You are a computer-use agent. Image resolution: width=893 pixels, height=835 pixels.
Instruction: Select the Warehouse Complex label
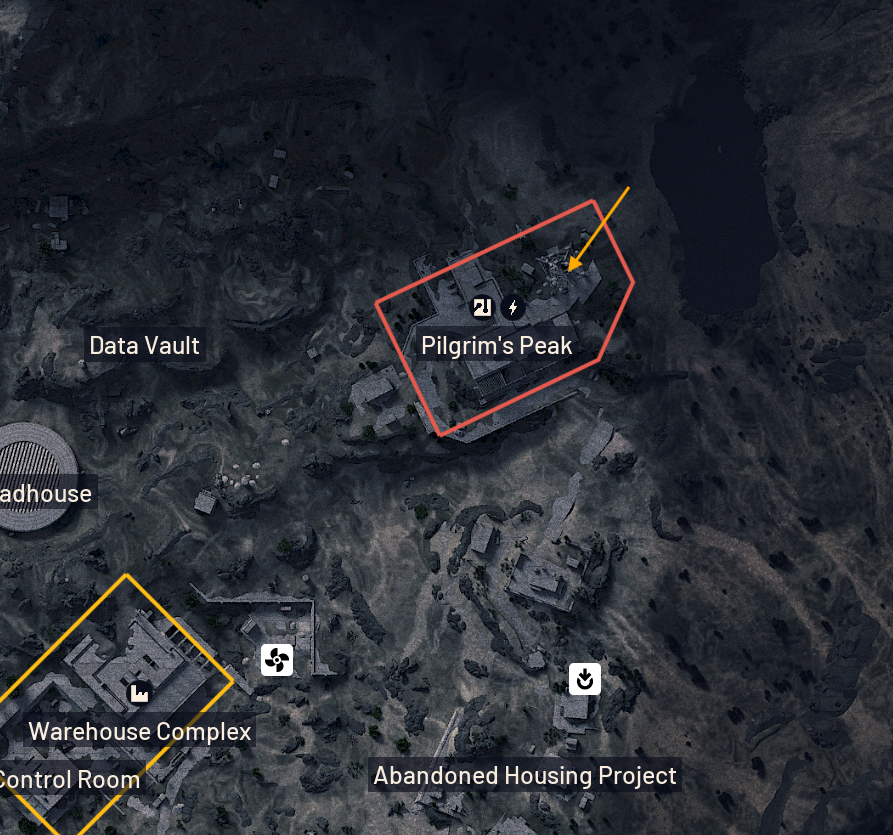140,731
